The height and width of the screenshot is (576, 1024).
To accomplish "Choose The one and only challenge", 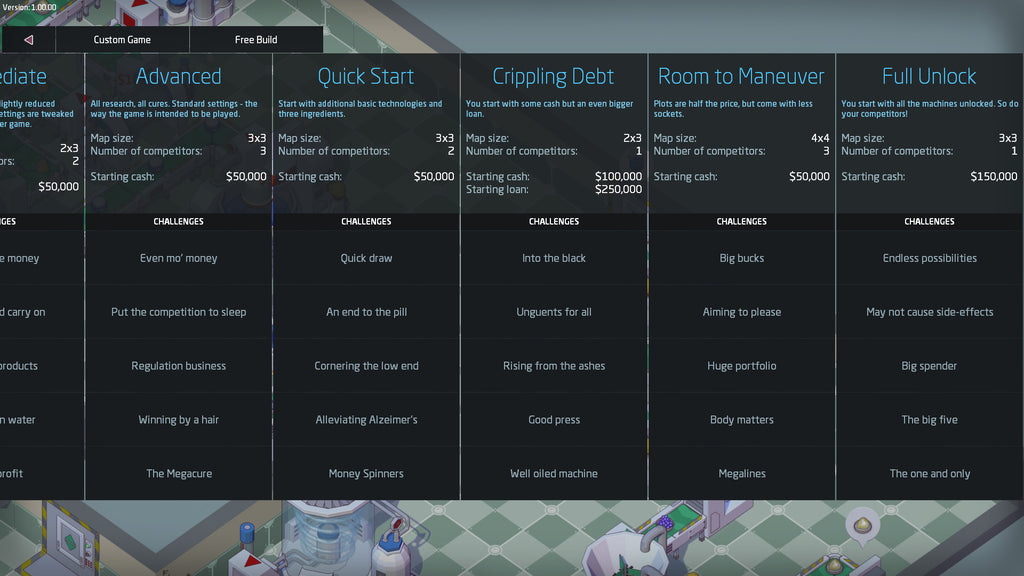I will click(x=929, y=474).
